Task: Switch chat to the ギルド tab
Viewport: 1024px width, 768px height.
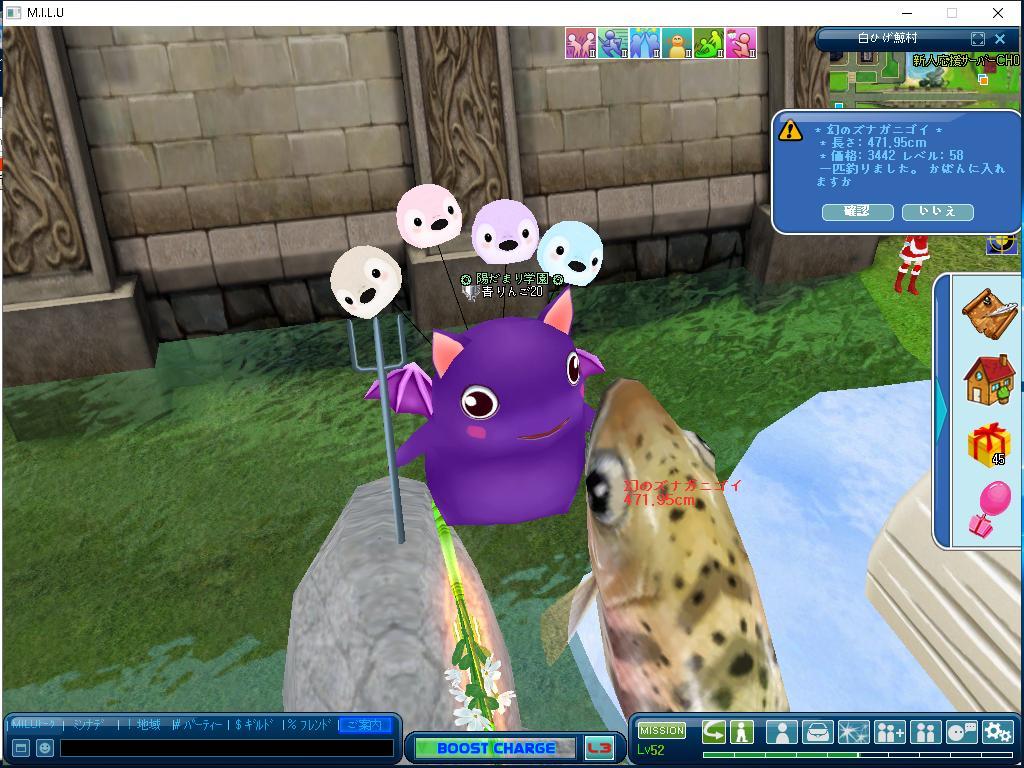Action: click(256, 724)
